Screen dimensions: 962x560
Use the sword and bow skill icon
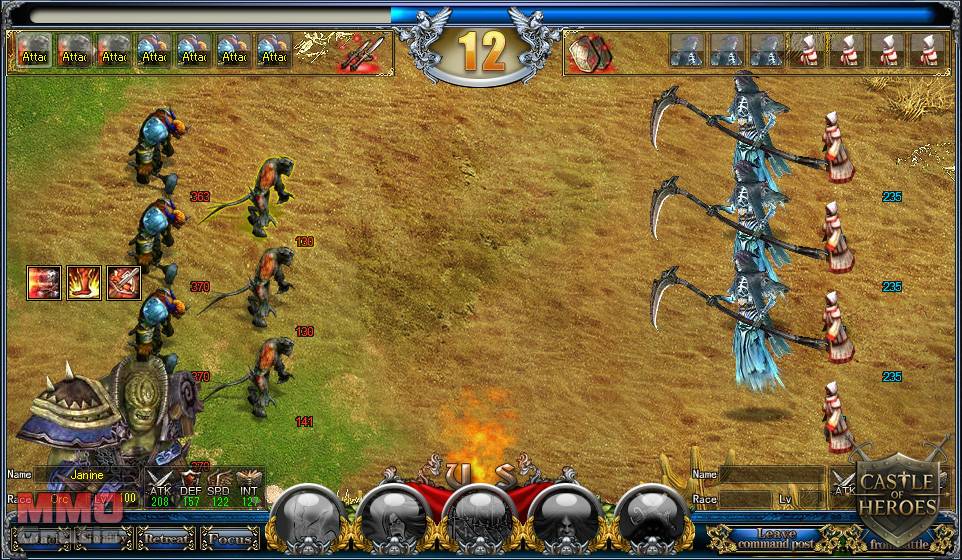(122, 283)
